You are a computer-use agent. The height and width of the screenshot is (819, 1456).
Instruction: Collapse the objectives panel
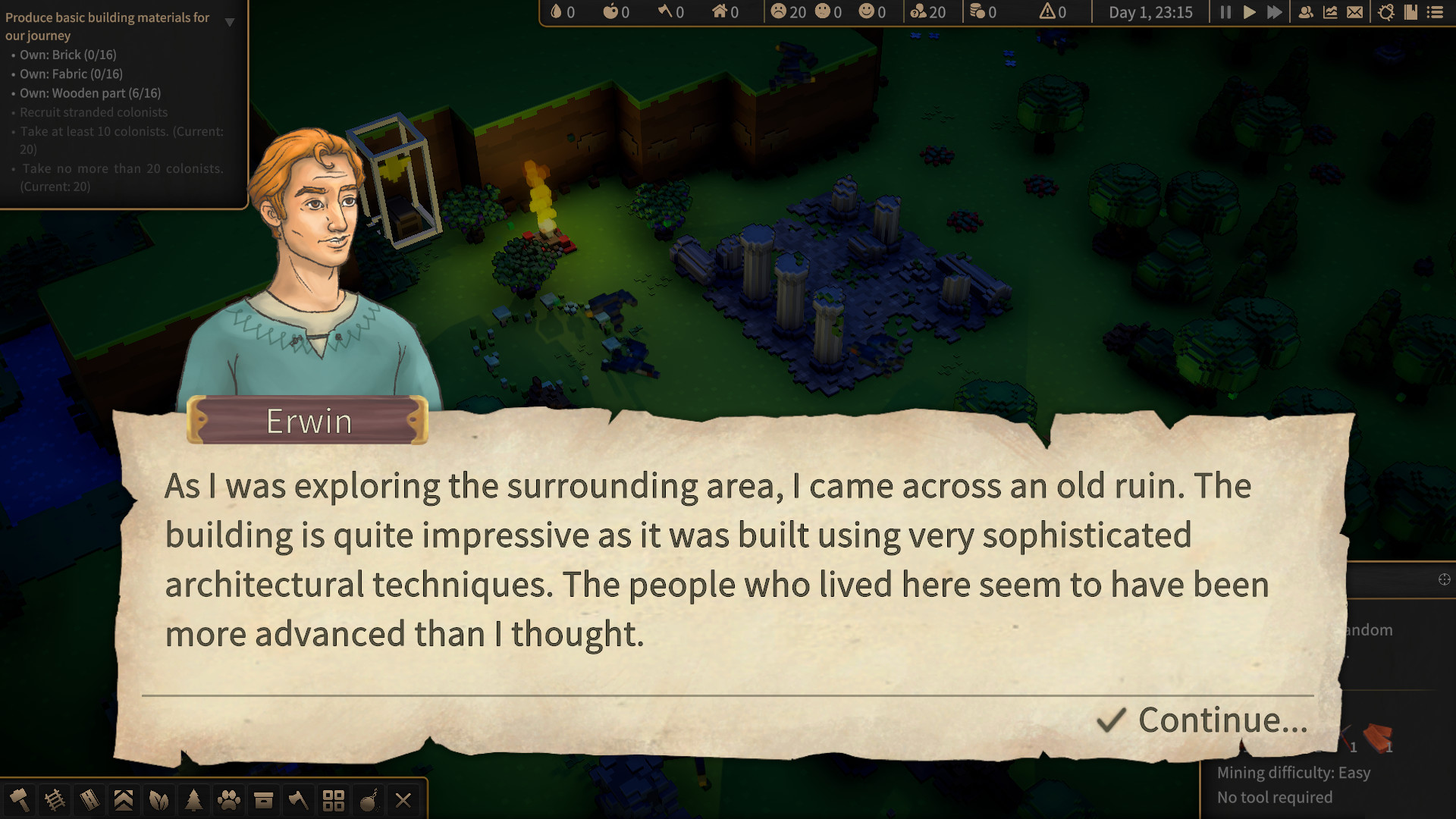230,23
